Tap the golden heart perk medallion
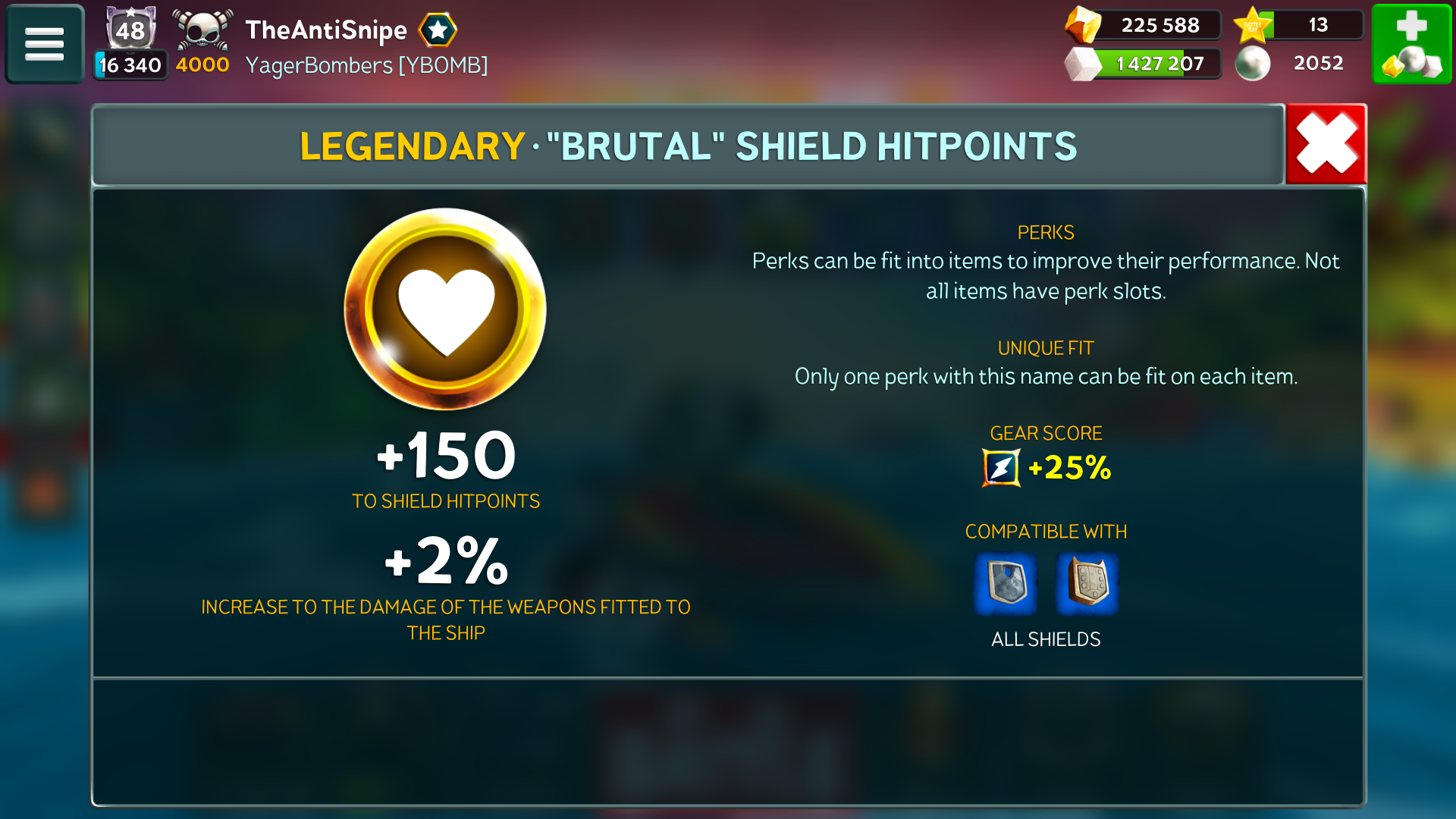The width and height of the screenshot is (1456, 819). click(x=446, y=309)
